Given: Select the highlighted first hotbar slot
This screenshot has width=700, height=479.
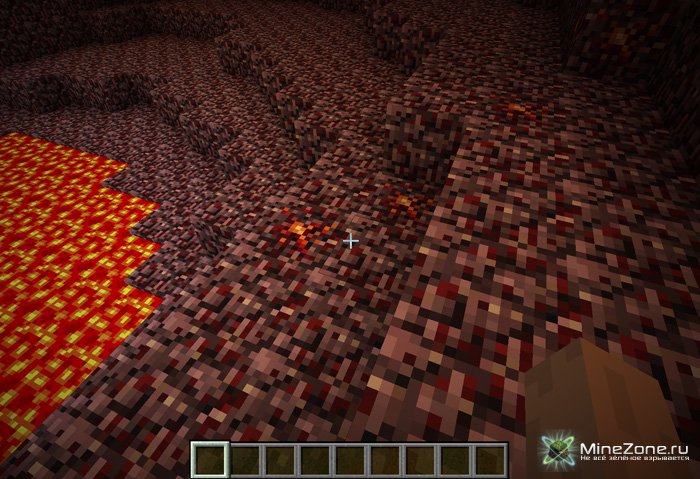Looking at the screenshot, I should click(209, 460).
